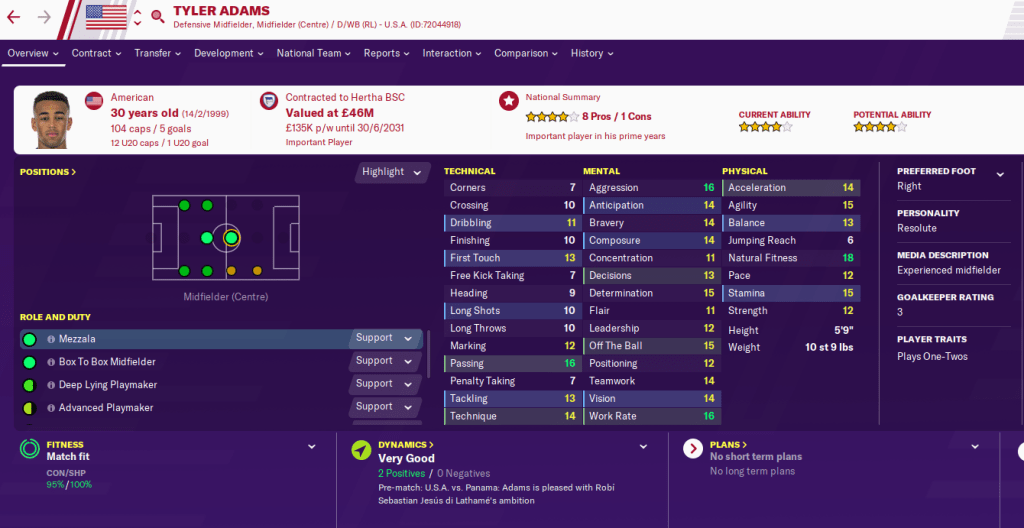1024x528 pixels.
Task: Switch to the Comparison tab
Action: pos(526,53)
